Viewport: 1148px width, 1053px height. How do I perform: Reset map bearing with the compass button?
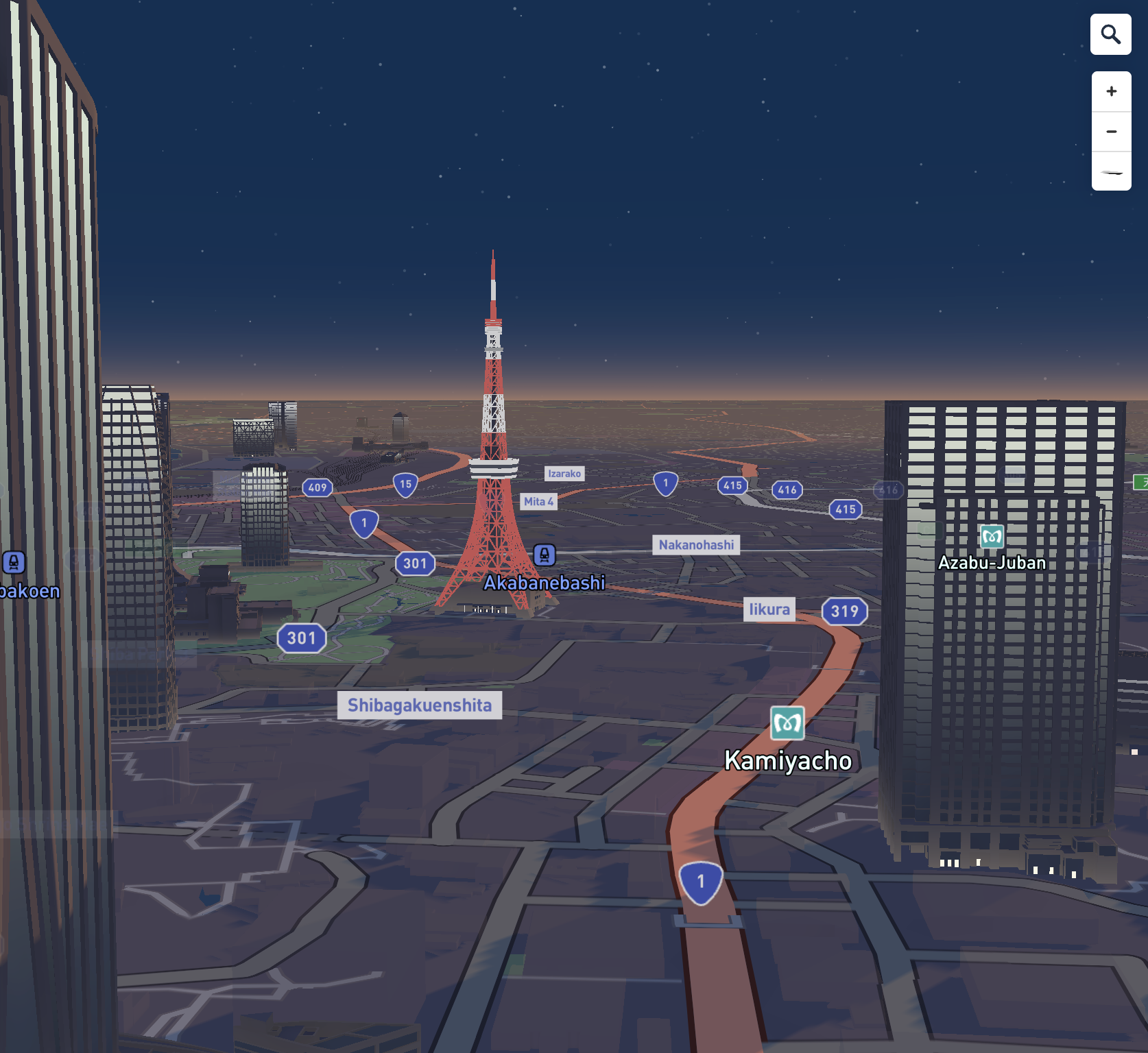pyautogui.click(x=1111, y=171)
